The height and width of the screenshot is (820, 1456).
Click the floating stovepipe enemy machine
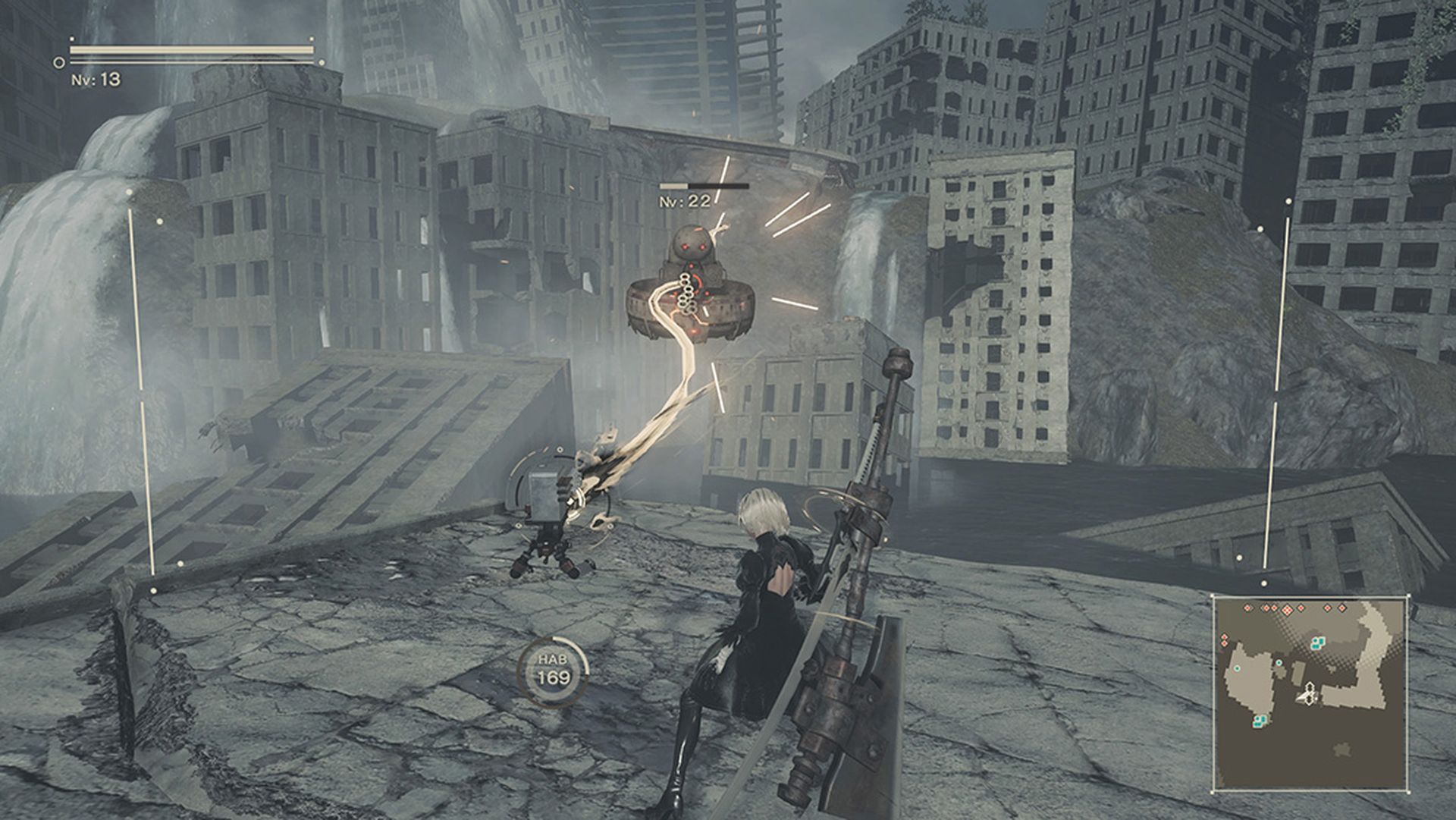pos(690,288)
